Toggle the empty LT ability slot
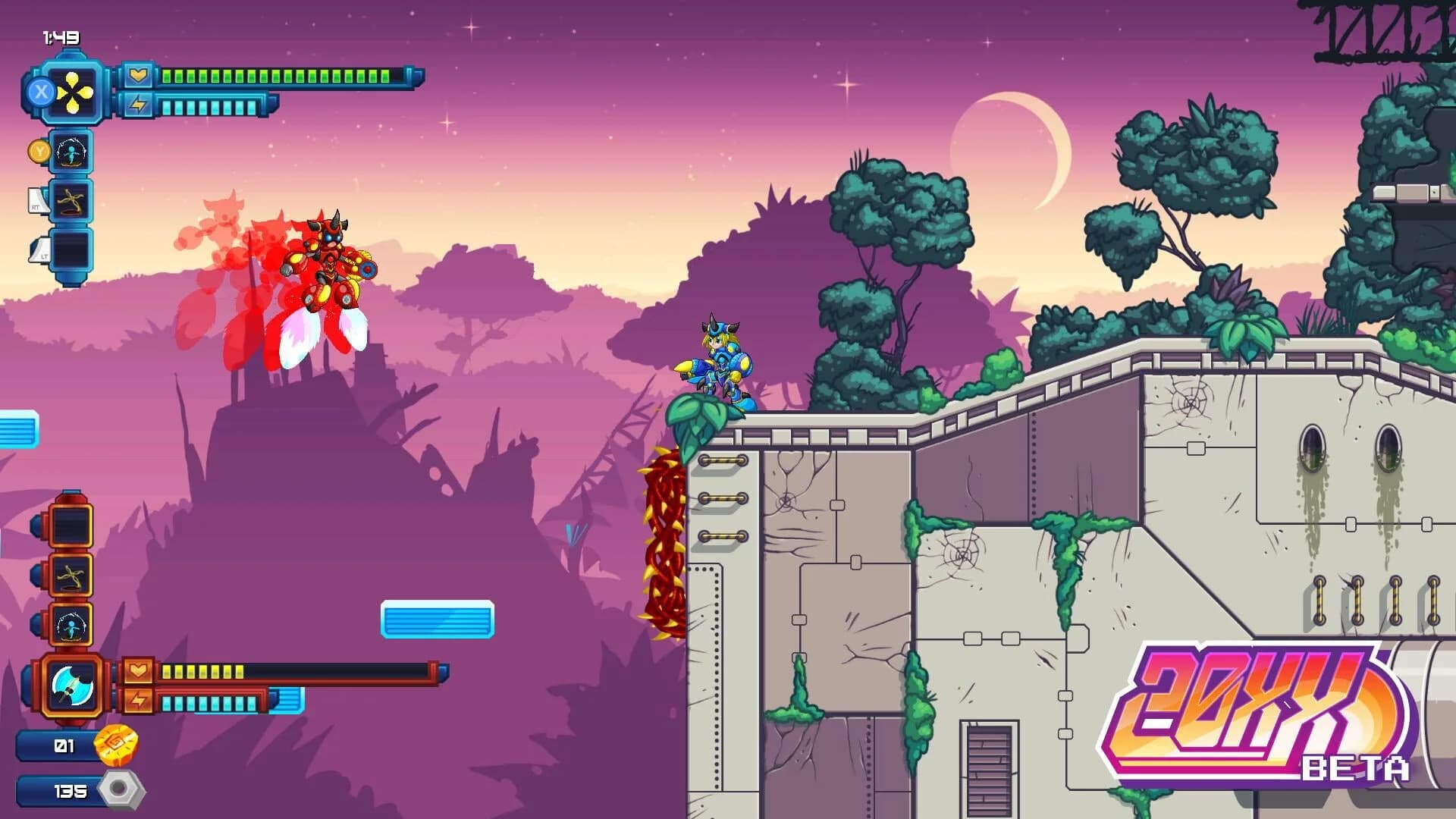The height and width of the screenshot is (819, 1456). 71,249
